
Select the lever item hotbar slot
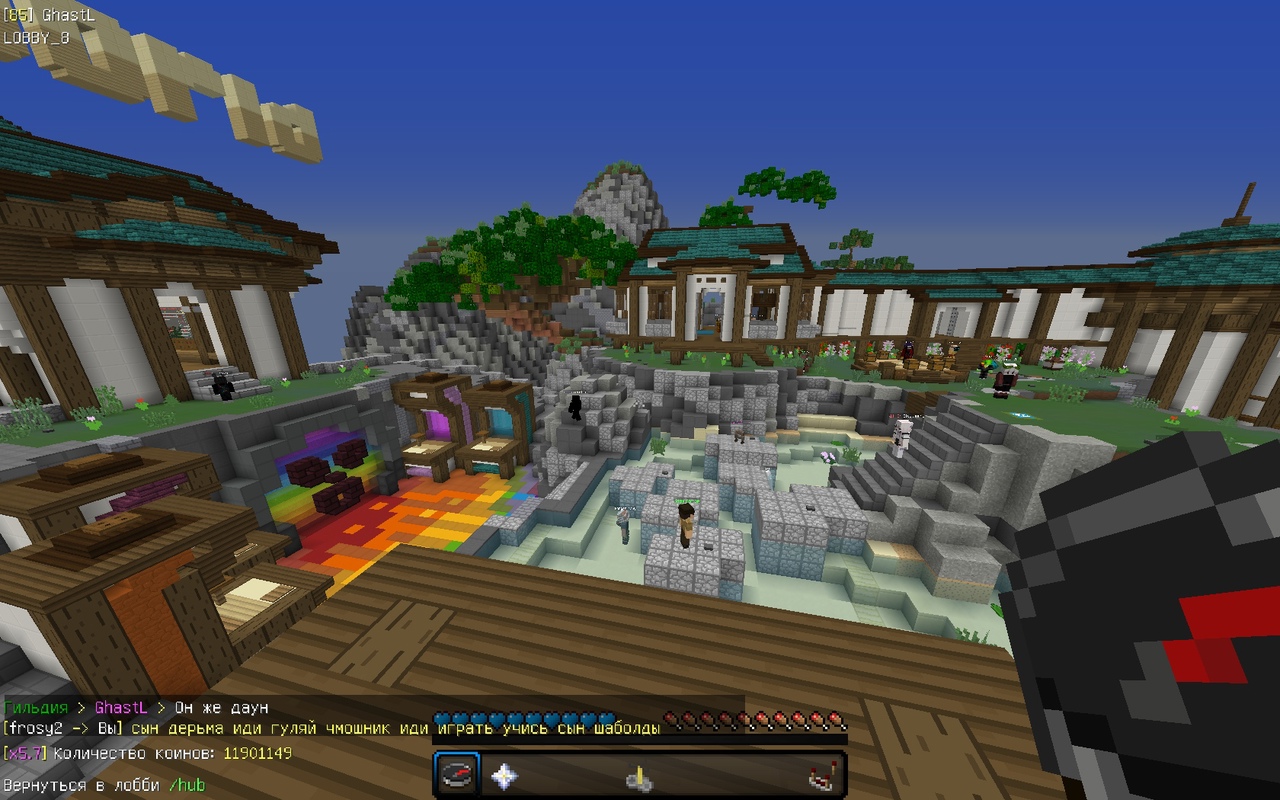639,777
